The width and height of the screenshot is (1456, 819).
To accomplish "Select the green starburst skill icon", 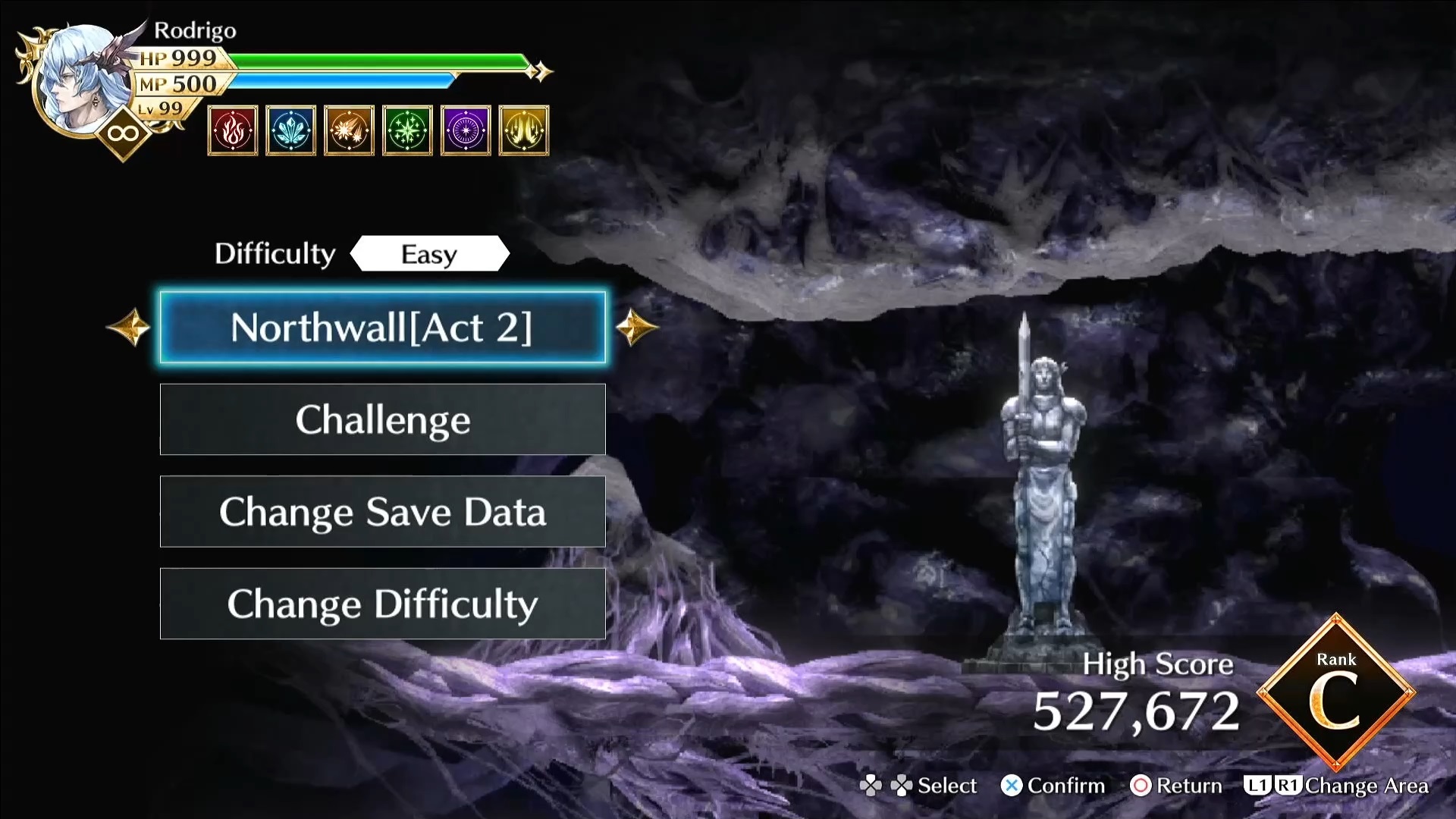I will click(x=407, y=130).
